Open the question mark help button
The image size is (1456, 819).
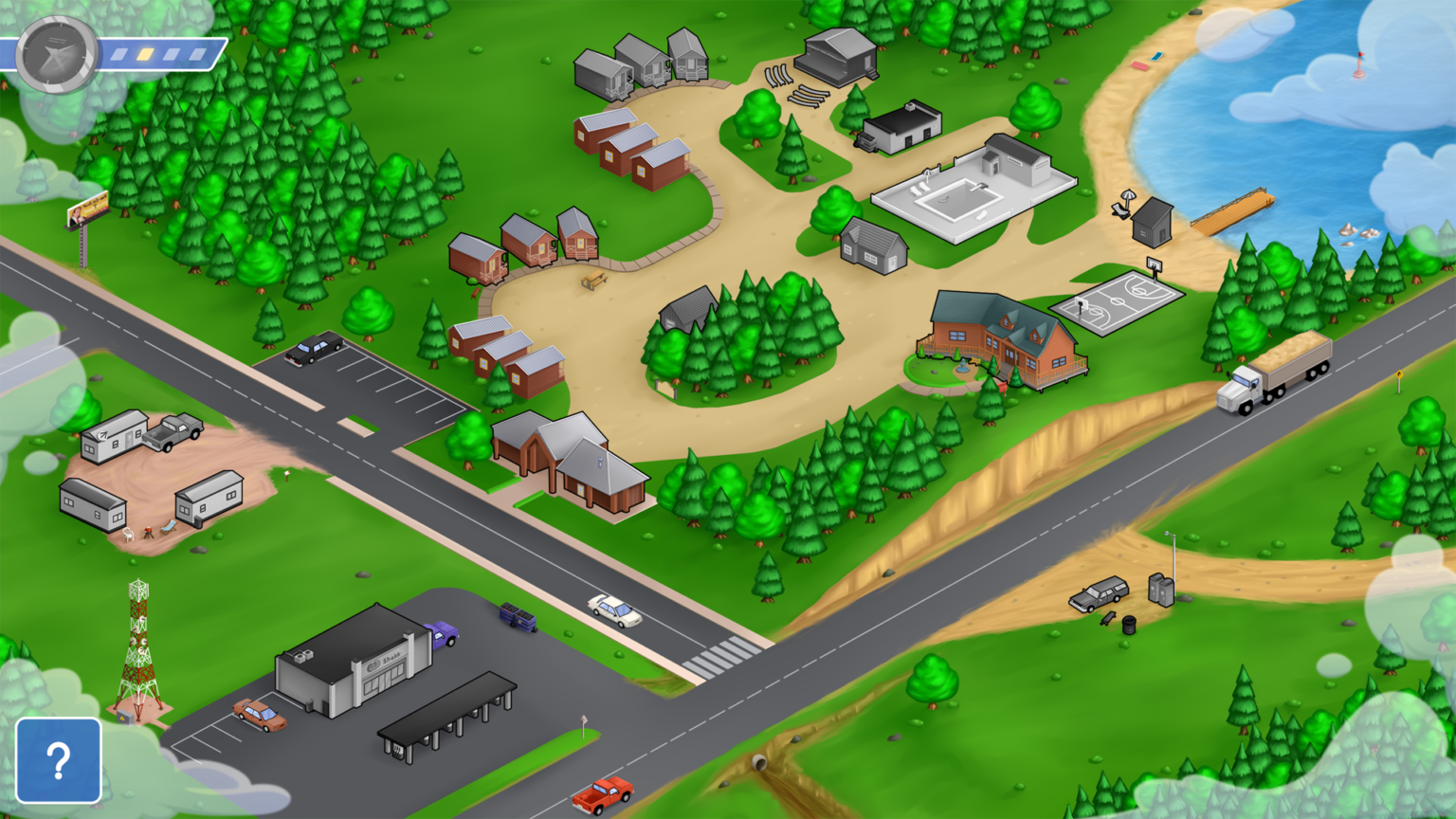coord(59,759)
